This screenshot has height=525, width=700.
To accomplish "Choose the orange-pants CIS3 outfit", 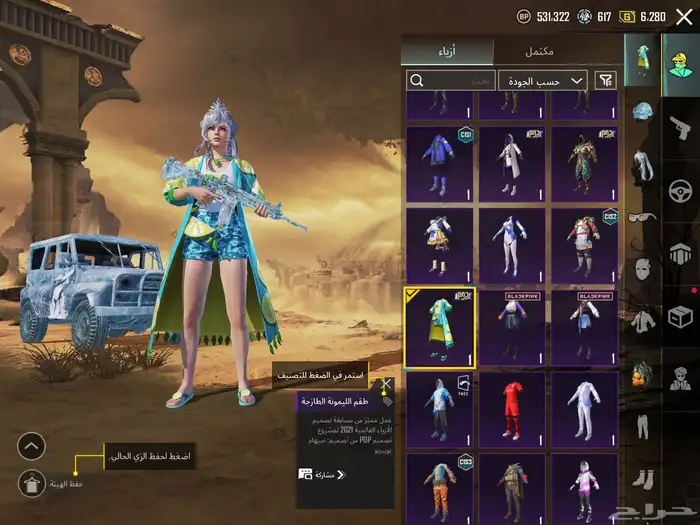I will [439, 488].
